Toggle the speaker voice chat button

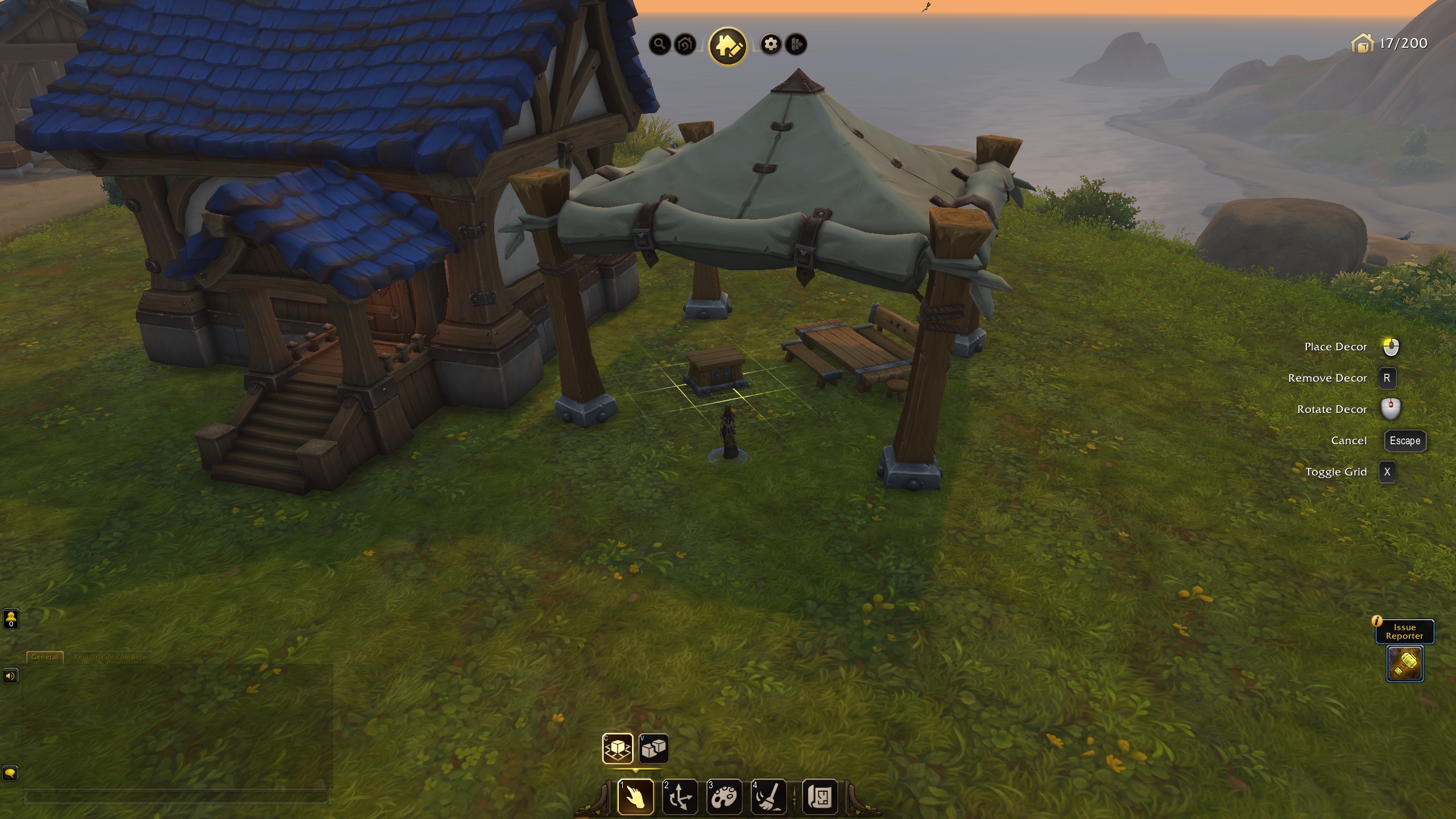click(x=11, y=676)
